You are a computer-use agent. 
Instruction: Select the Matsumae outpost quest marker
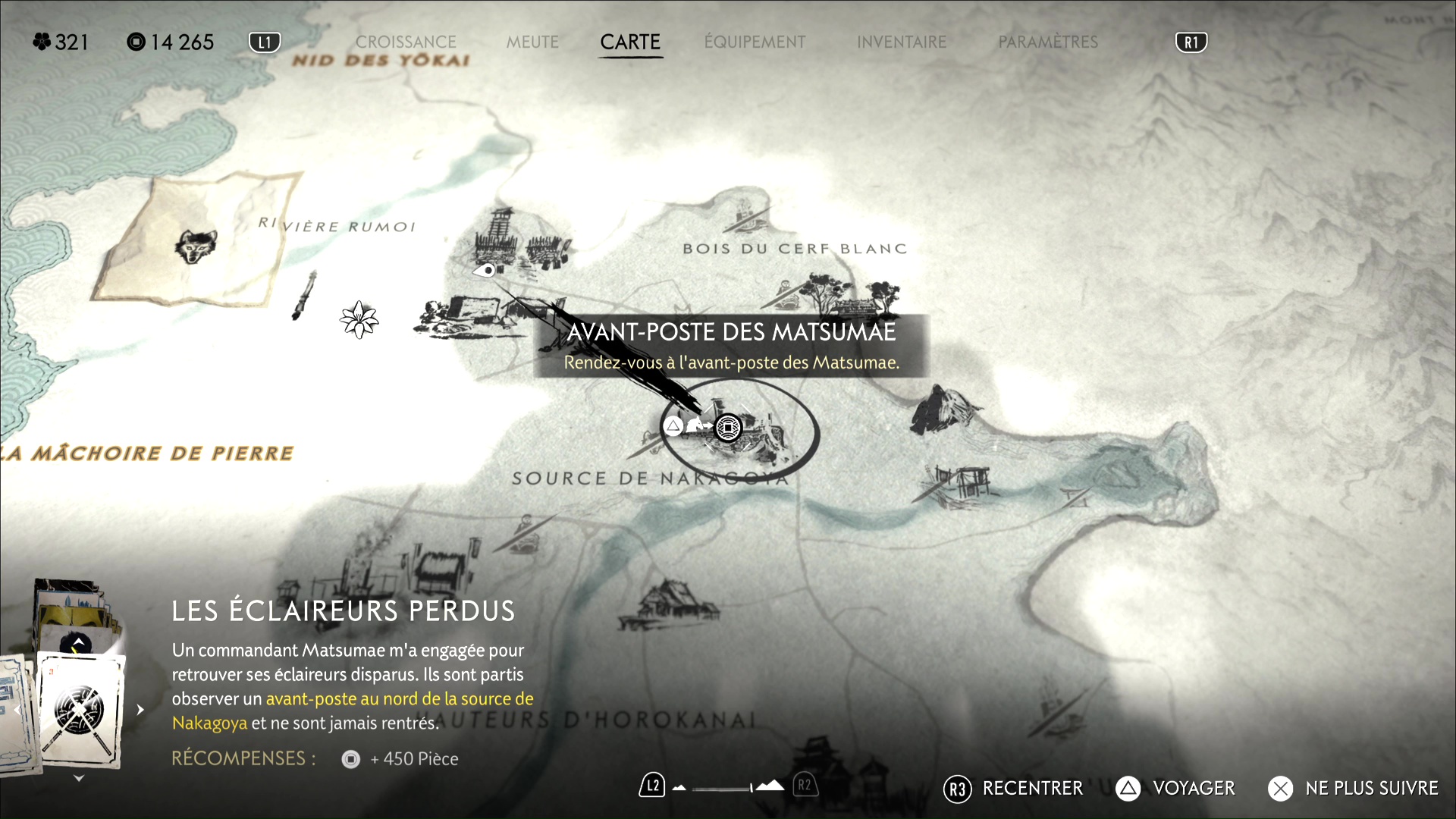pyautogui.click(x=728, y=428)
